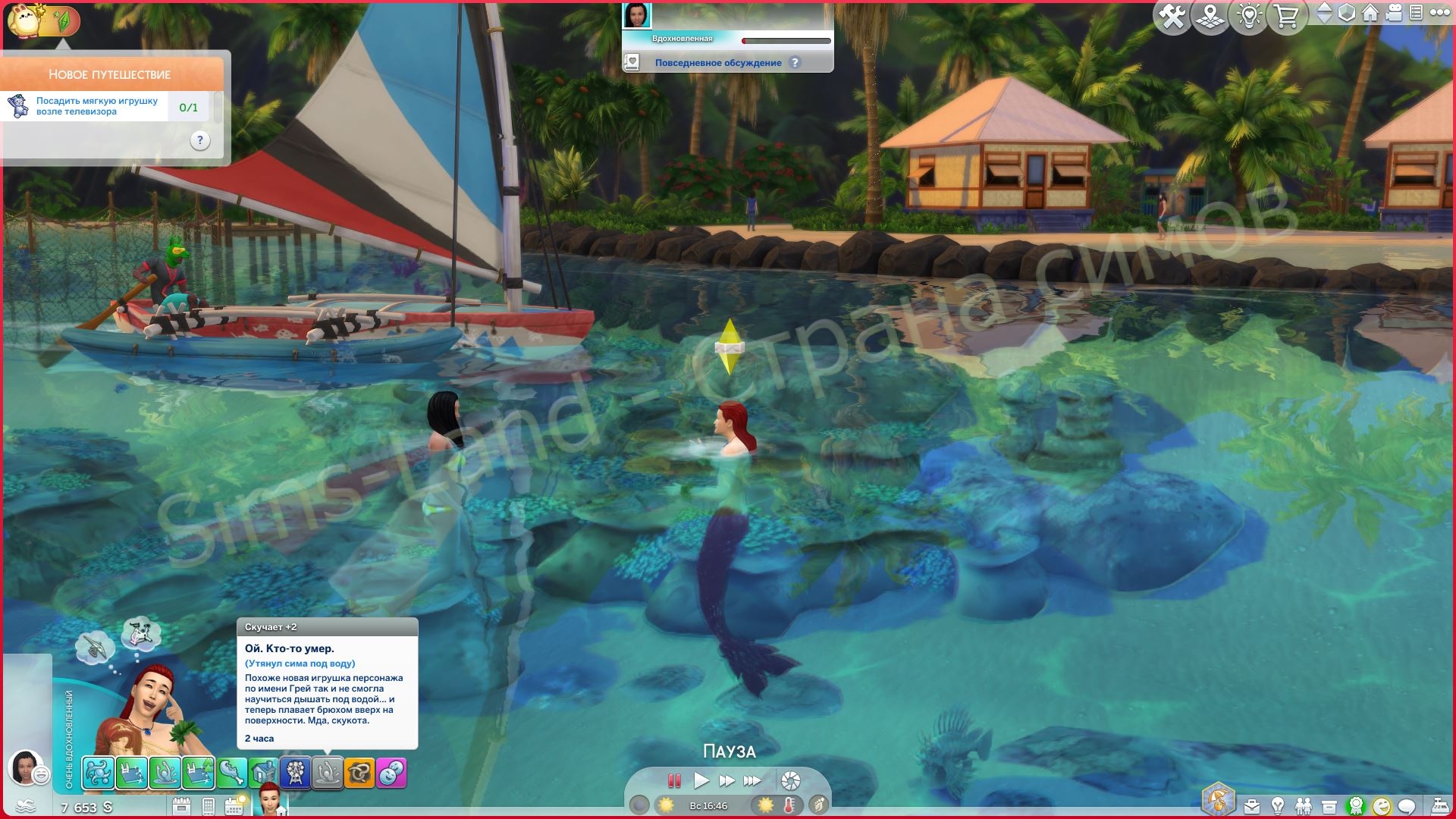
Task: Set game speed to ultra fast
Action: 752,780
